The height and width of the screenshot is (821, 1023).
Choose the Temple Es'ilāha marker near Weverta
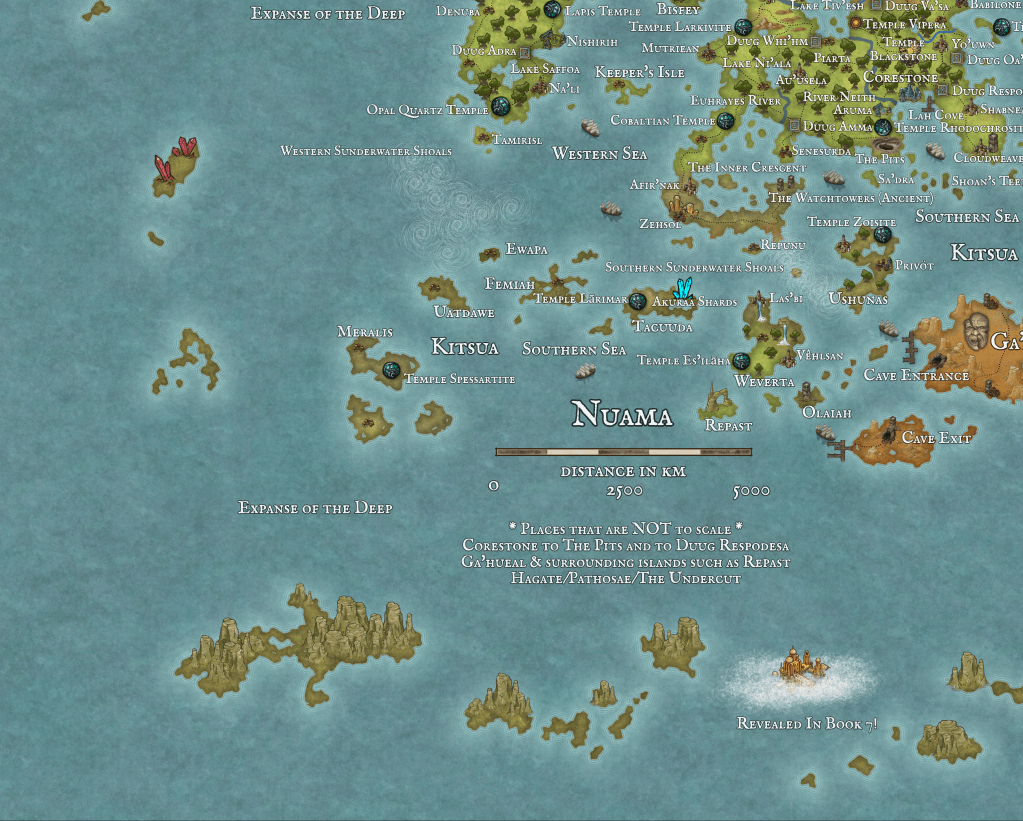[741, 361]
